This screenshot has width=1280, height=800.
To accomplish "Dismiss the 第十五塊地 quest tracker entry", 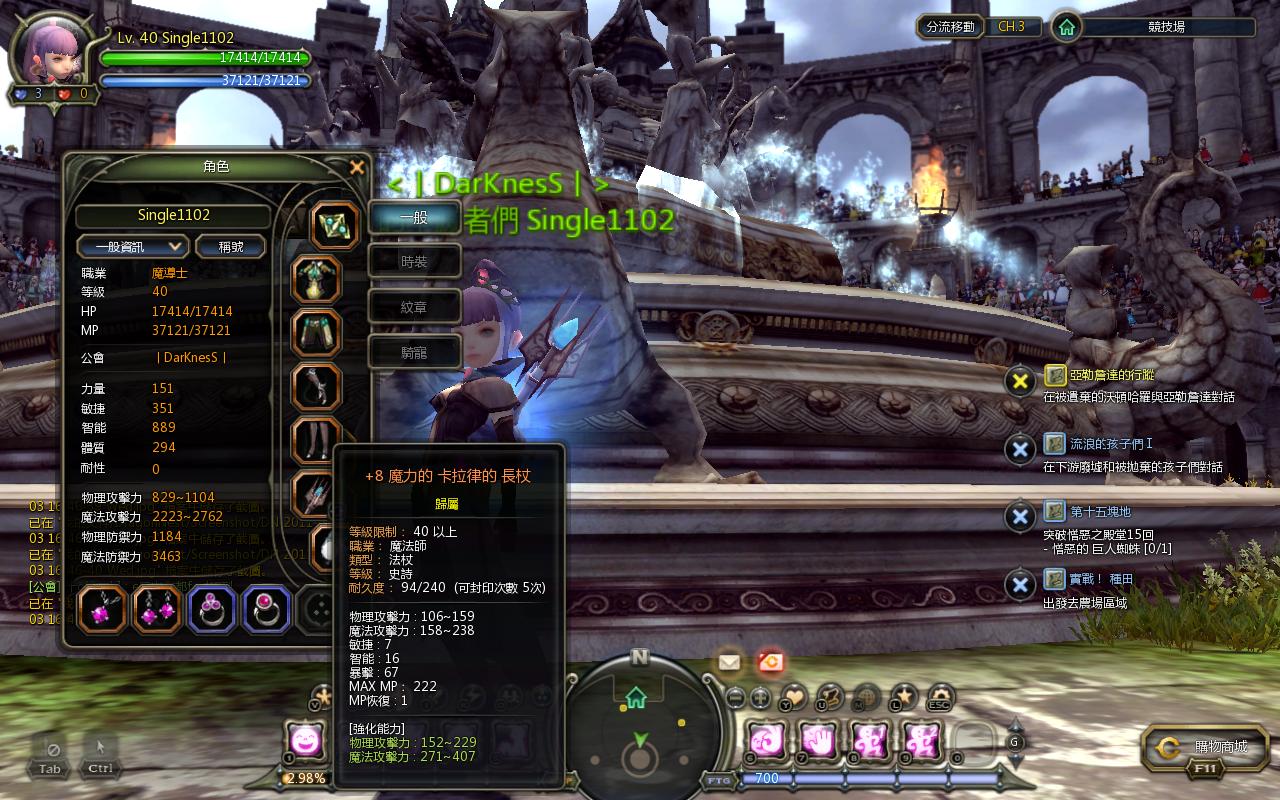I will pos(1019,516).
